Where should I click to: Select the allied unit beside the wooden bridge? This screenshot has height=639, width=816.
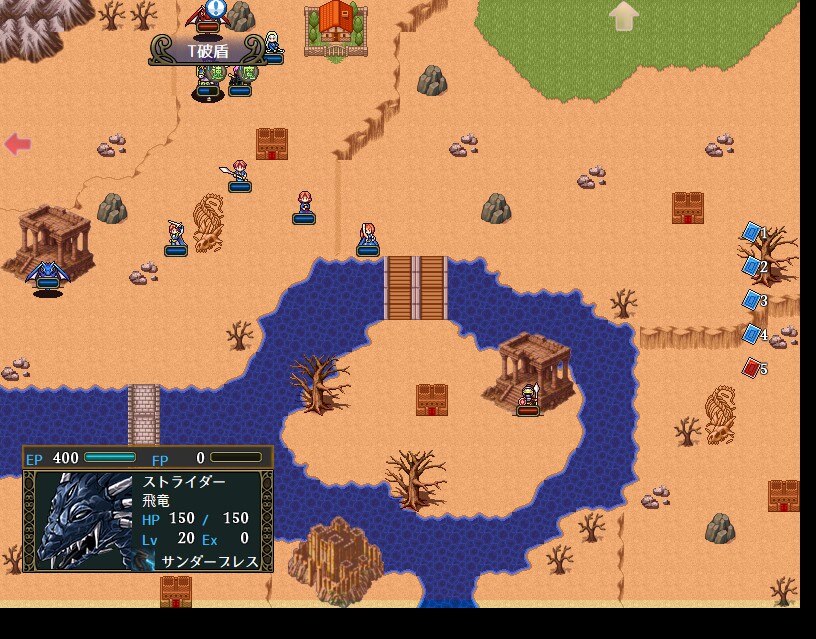pyautogui.click(x=368, y=238)
